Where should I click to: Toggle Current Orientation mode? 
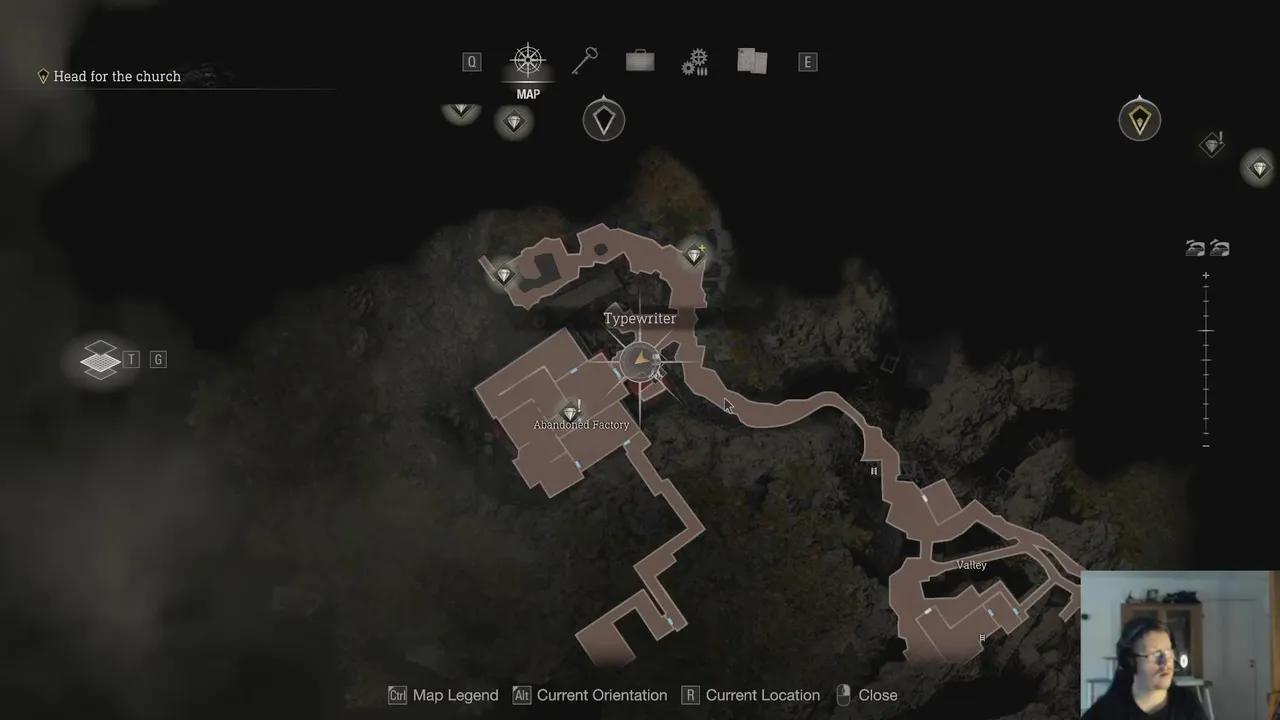pyautogui.click(x=590, y=695)
